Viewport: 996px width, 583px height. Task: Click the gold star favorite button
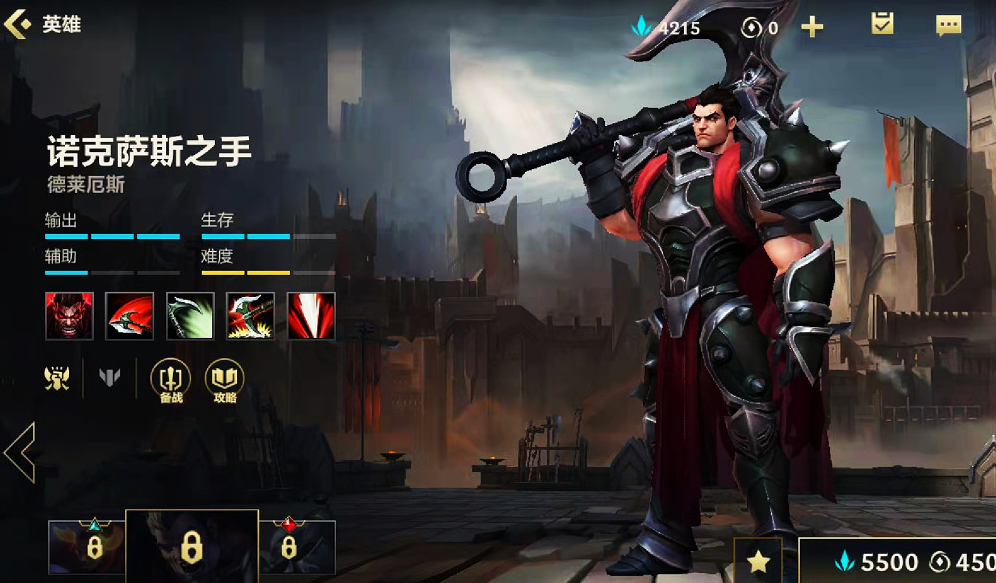[759, 561]
